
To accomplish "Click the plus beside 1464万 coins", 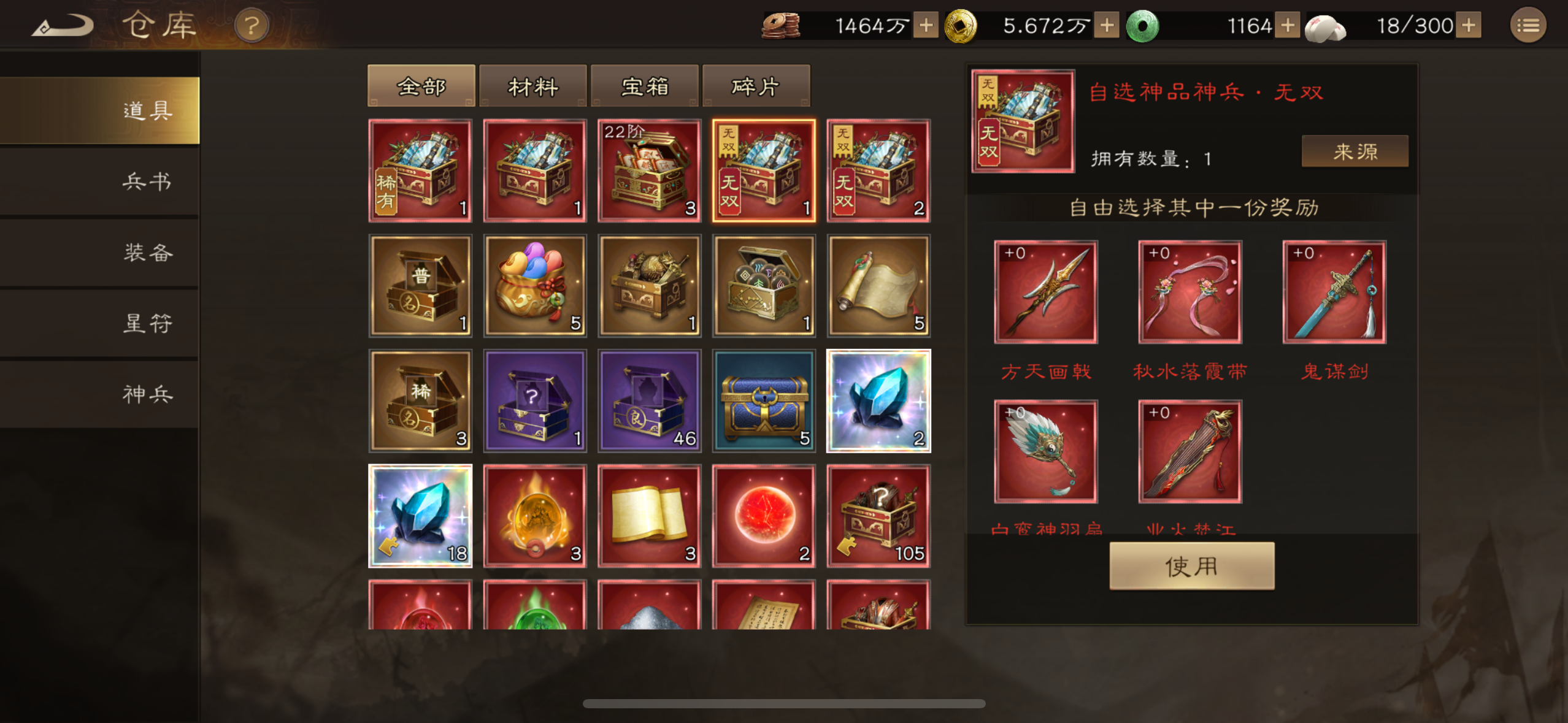I will 926,26.
